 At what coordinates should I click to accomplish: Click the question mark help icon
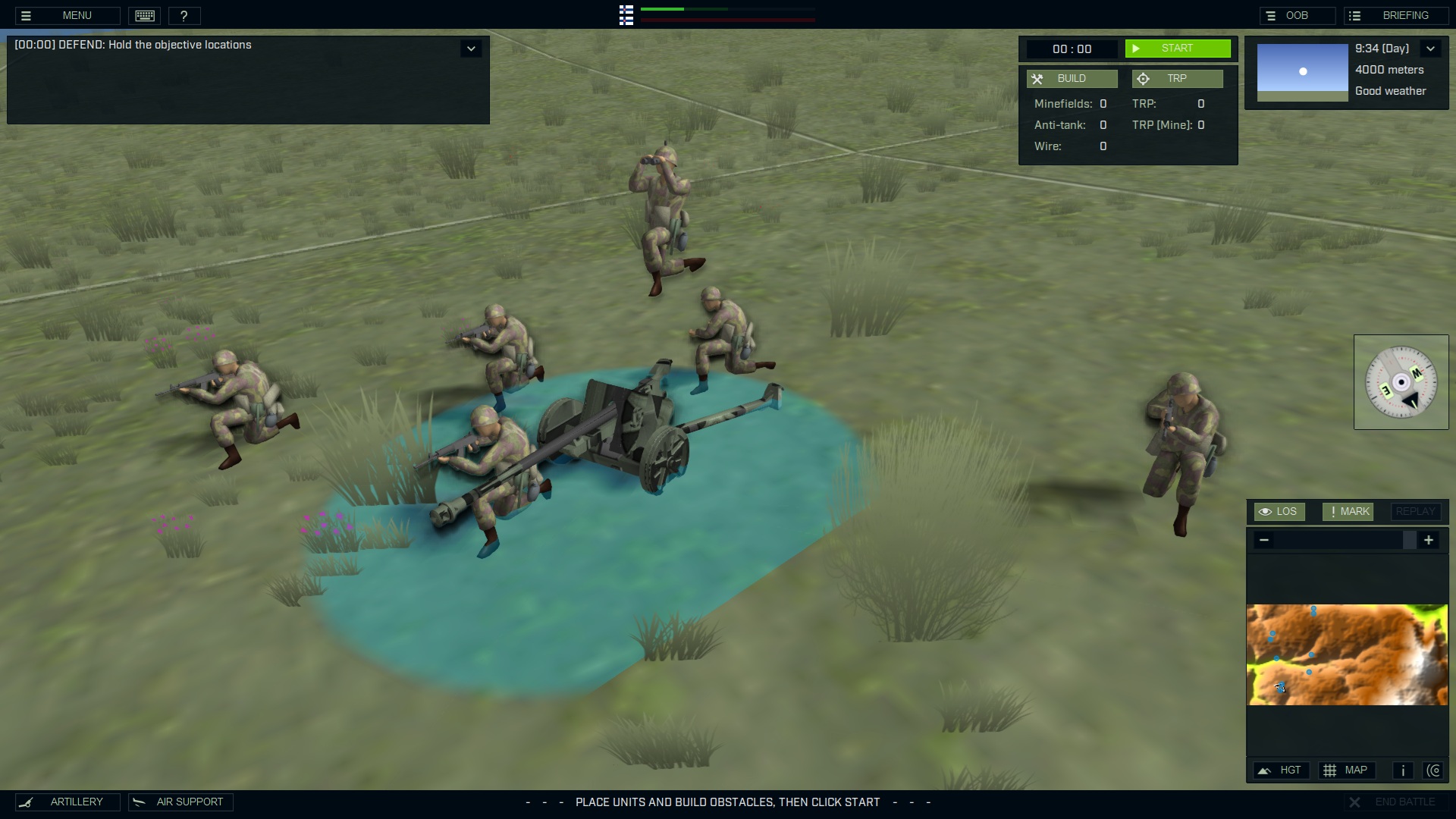[x=184, y=15]
